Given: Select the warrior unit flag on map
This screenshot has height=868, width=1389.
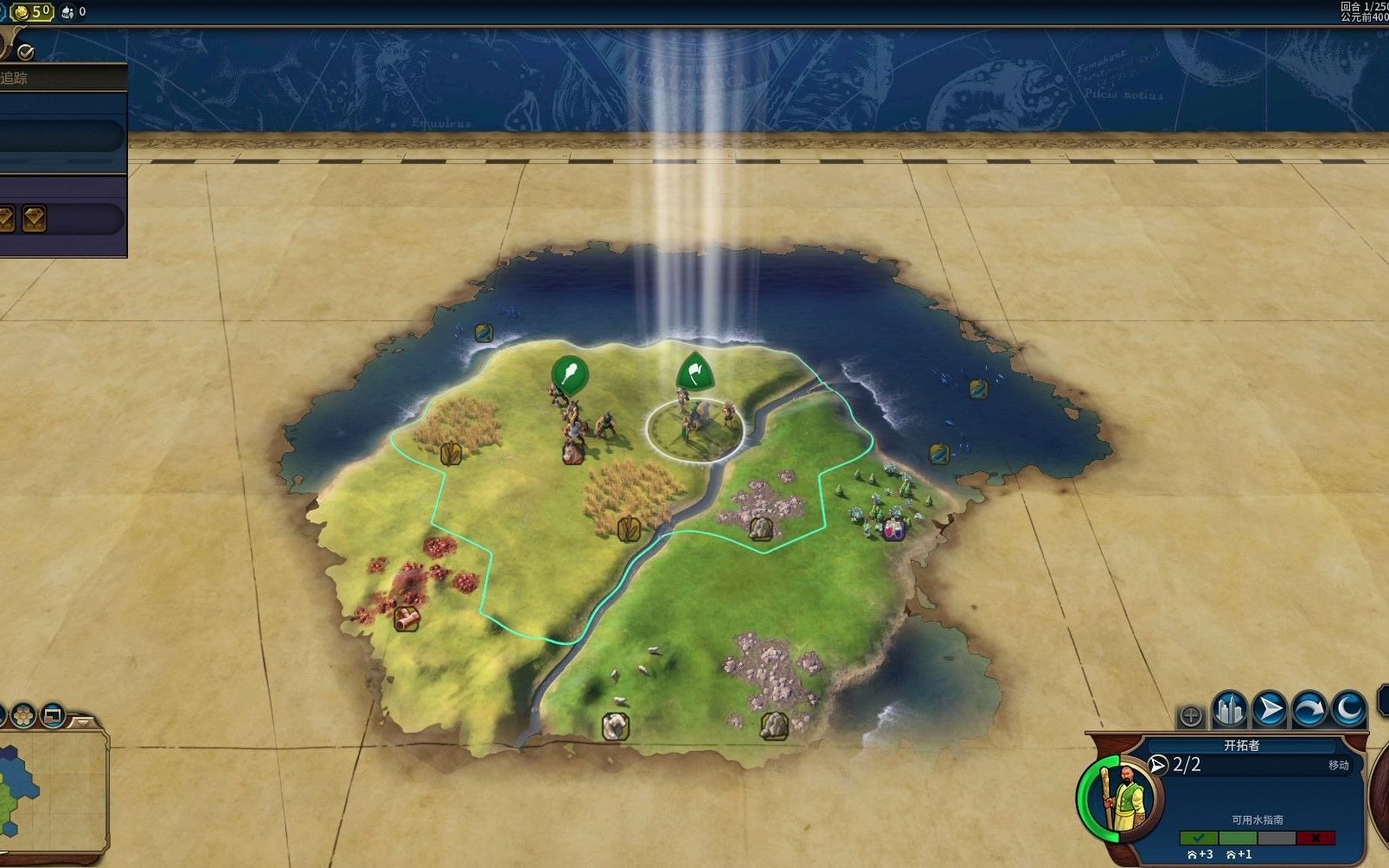Looking at the screenshot, I should [x=569, y=374].
